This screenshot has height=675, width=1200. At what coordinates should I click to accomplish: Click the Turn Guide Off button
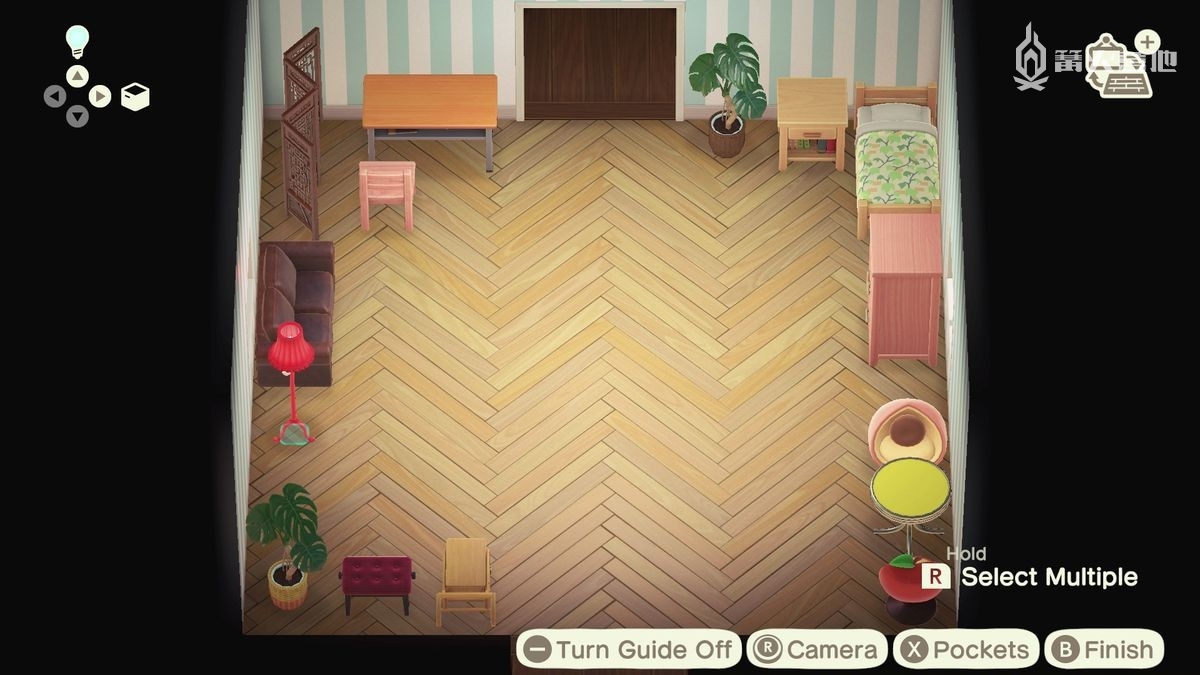[629, 650]
